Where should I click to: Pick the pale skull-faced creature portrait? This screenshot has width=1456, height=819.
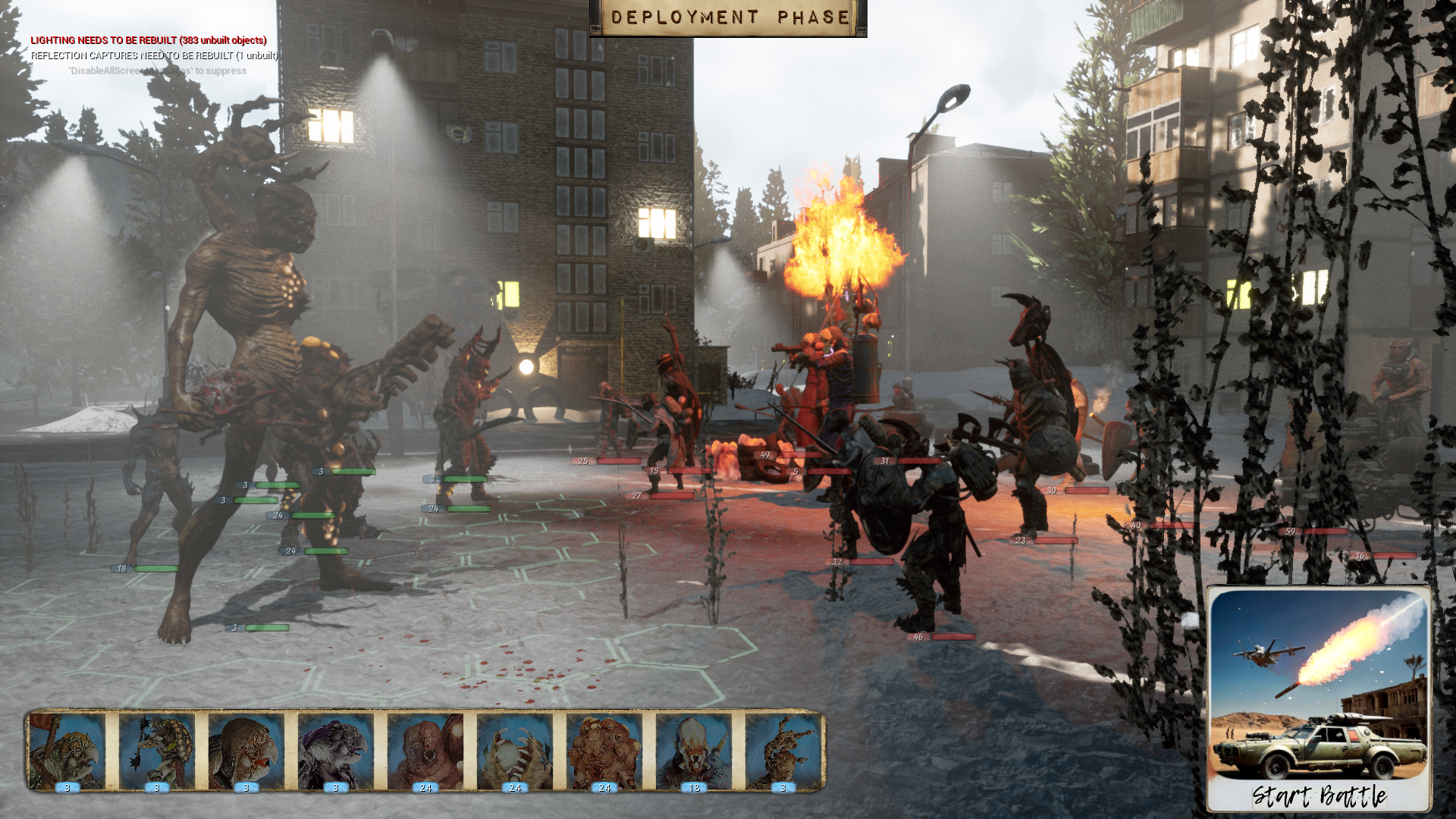pos(694,752)
